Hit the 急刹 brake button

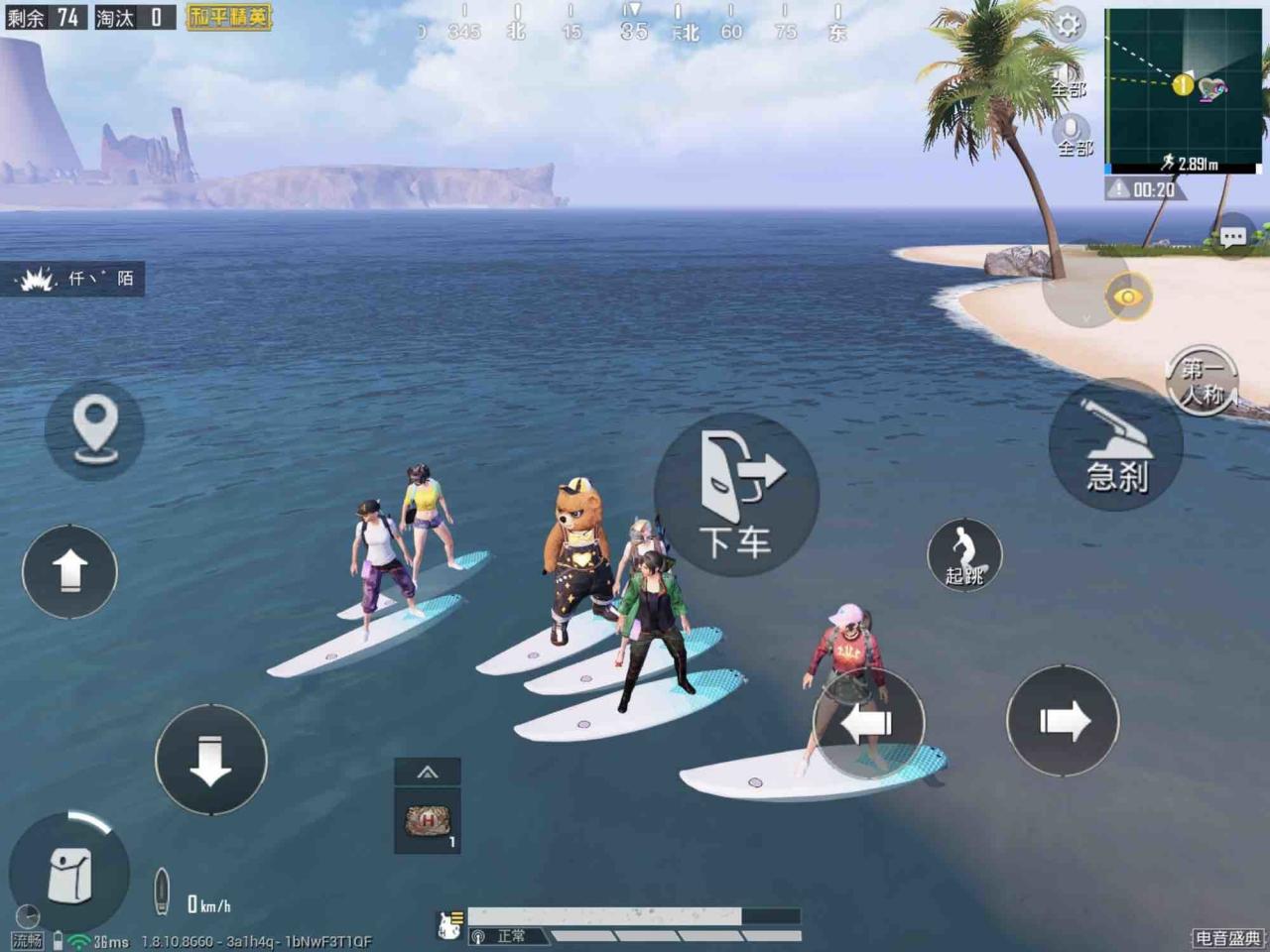1116,446
